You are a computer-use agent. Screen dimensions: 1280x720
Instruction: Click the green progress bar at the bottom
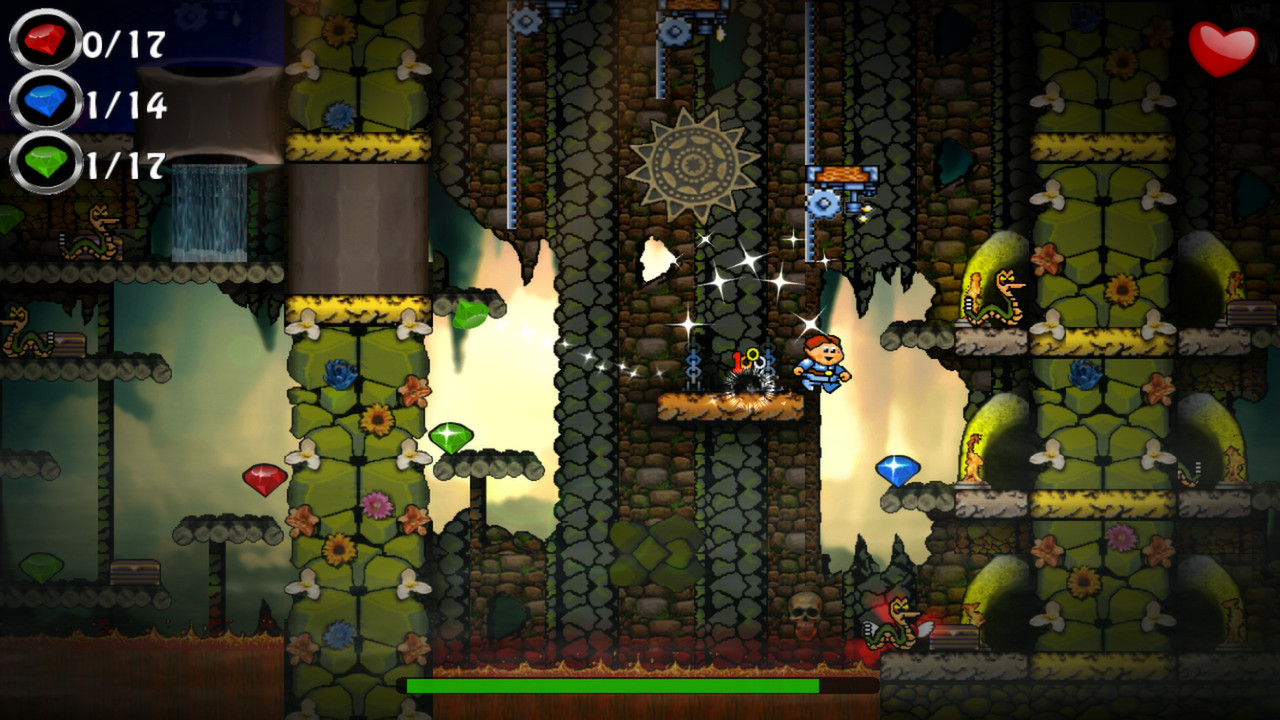pos(610,686)
